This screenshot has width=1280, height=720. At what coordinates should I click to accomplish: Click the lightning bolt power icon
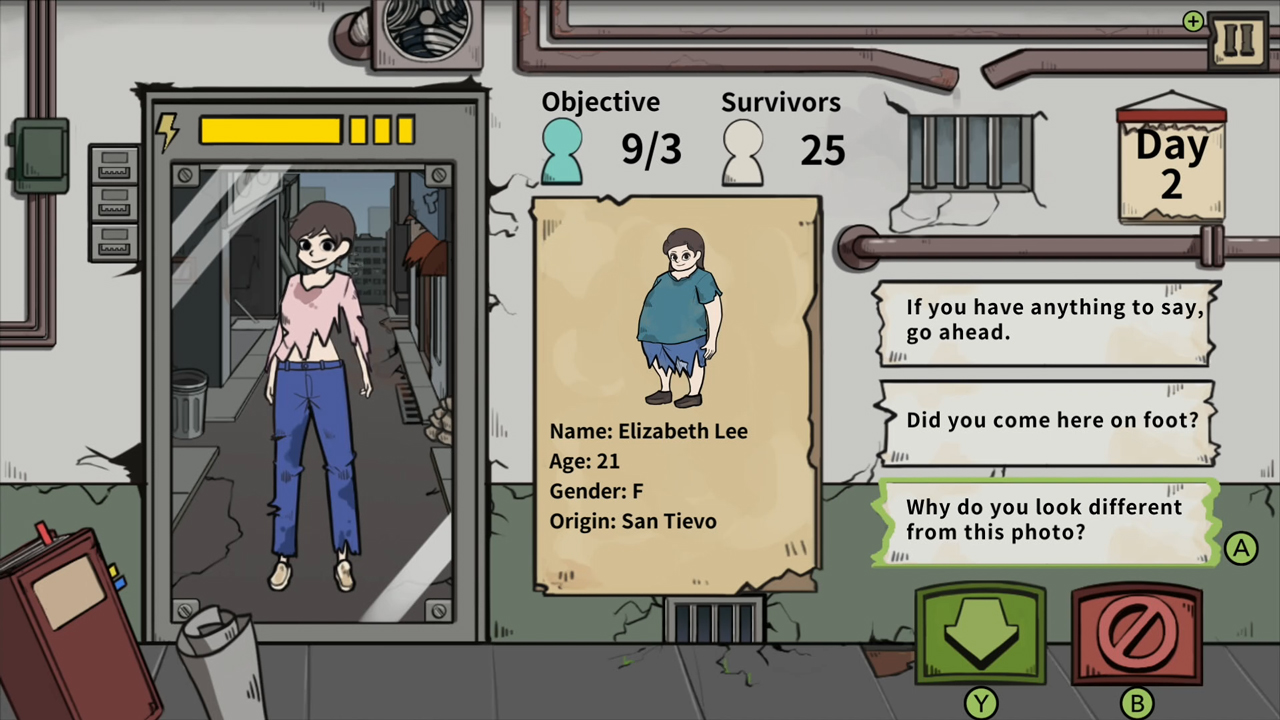point(168,130)
